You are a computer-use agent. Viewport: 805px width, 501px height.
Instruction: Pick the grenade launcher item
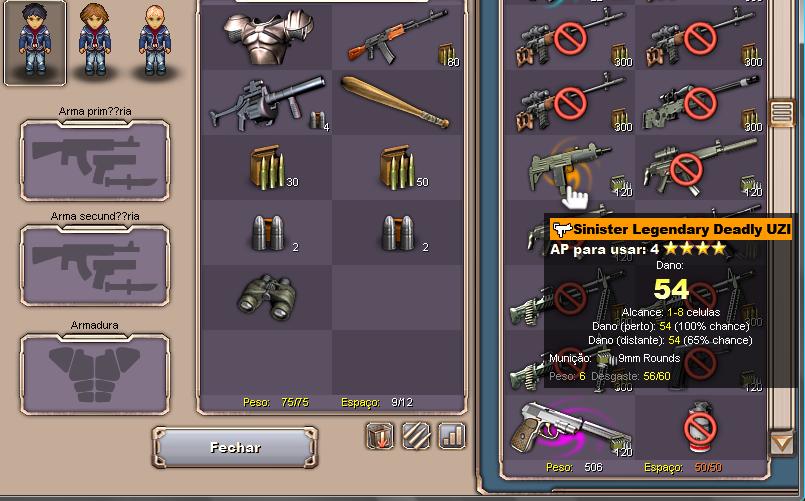tap(264, 104)
